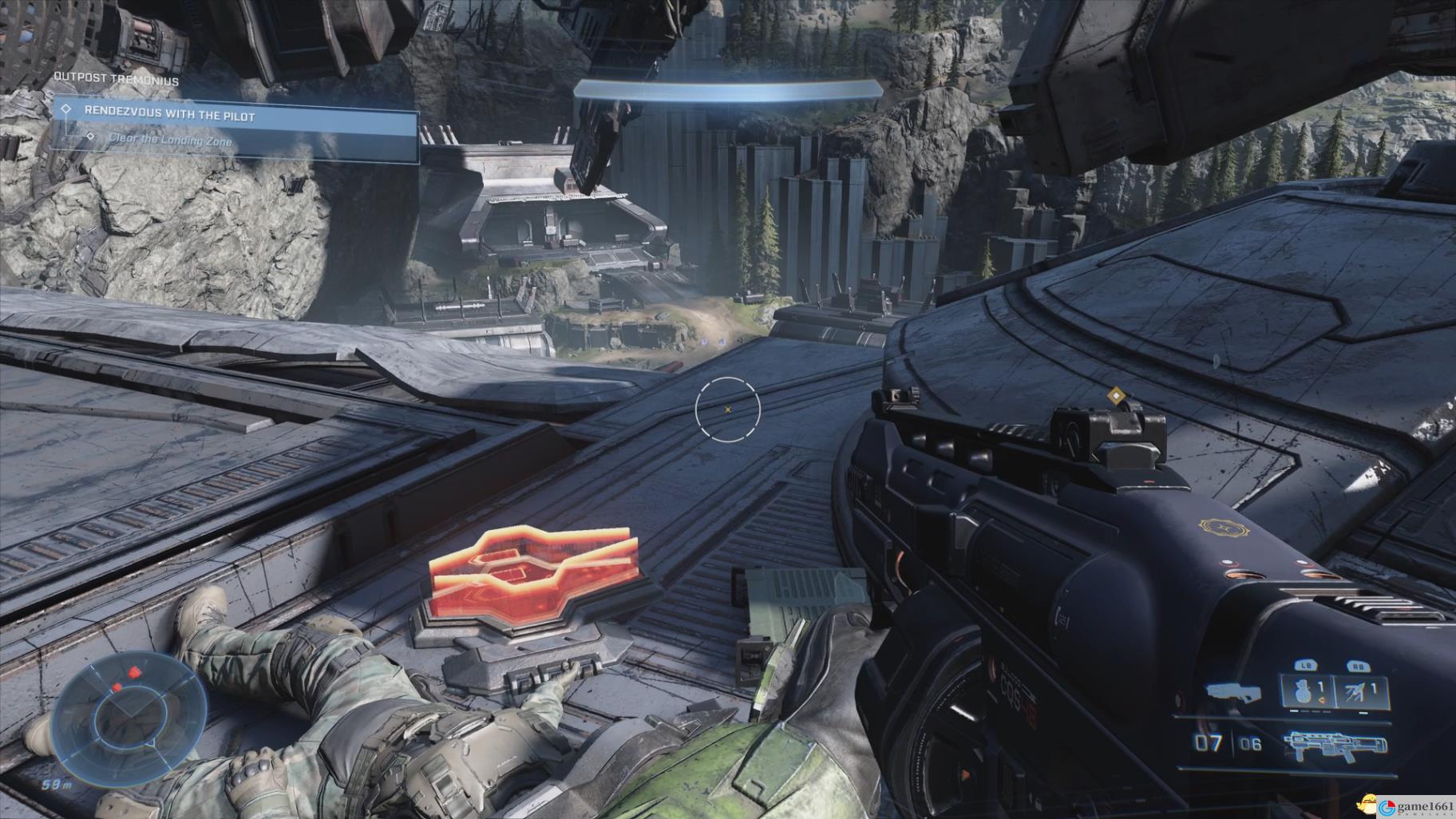Open the motion tracker radar
Image resolution: width=1456 pixels, height=819 pixels.
128,718
